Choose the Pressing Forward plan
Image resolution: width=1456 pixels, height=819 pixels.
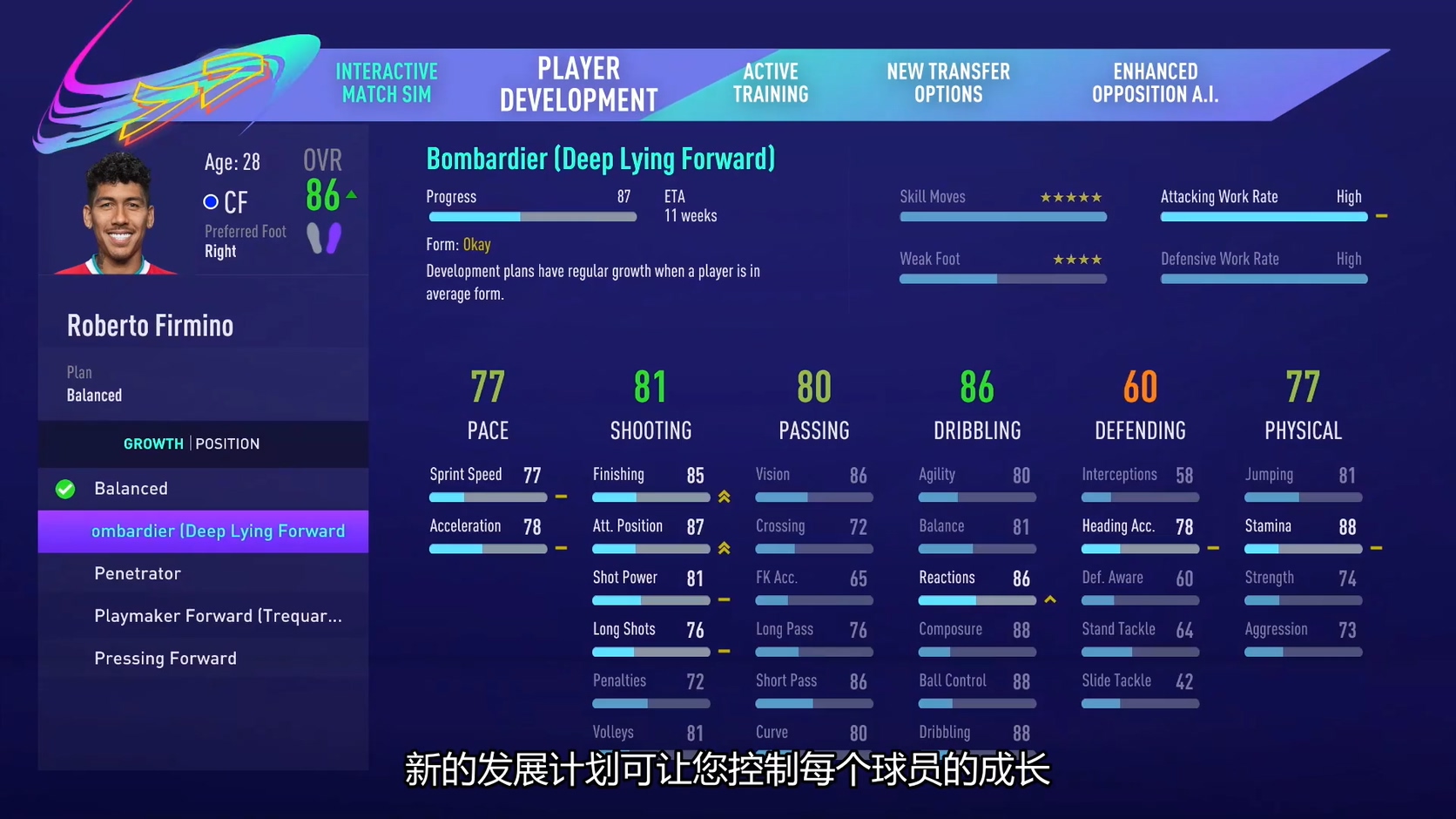(165, 659)
